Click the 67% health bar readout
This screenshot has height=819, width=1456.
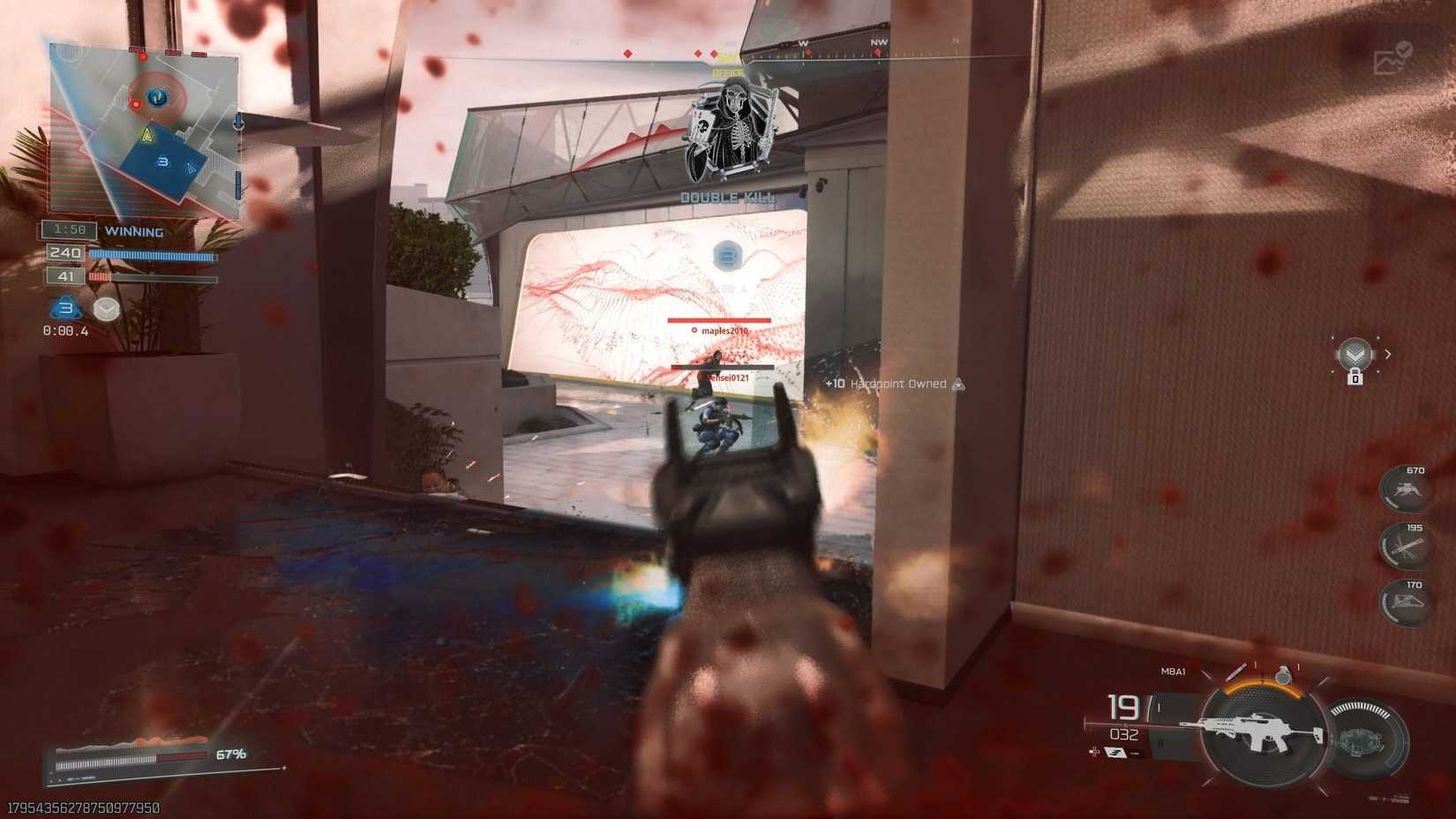tap(229, 754)
